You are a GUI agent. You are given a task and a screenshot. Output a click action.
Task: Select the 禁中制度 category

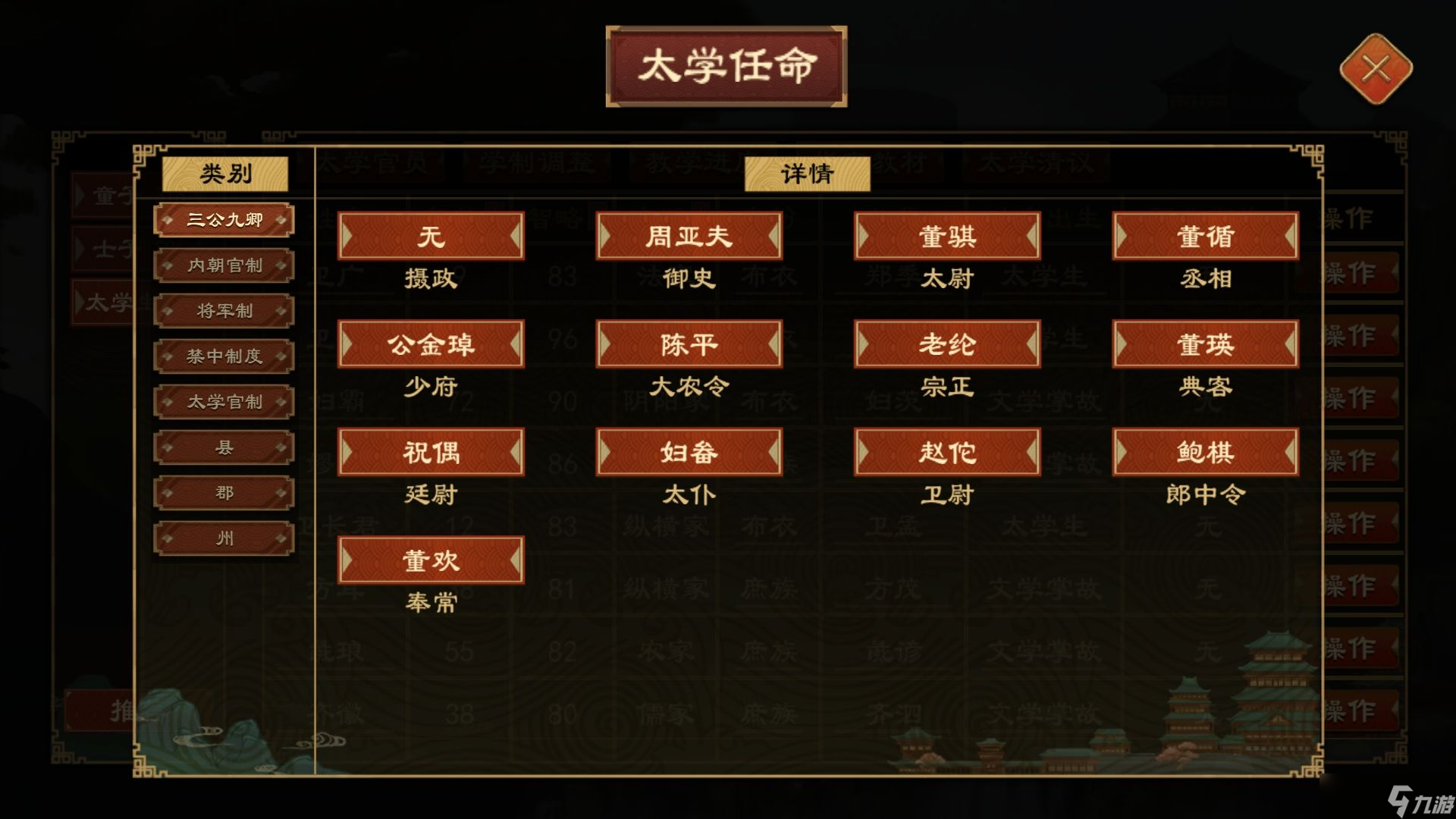(224, 356)
